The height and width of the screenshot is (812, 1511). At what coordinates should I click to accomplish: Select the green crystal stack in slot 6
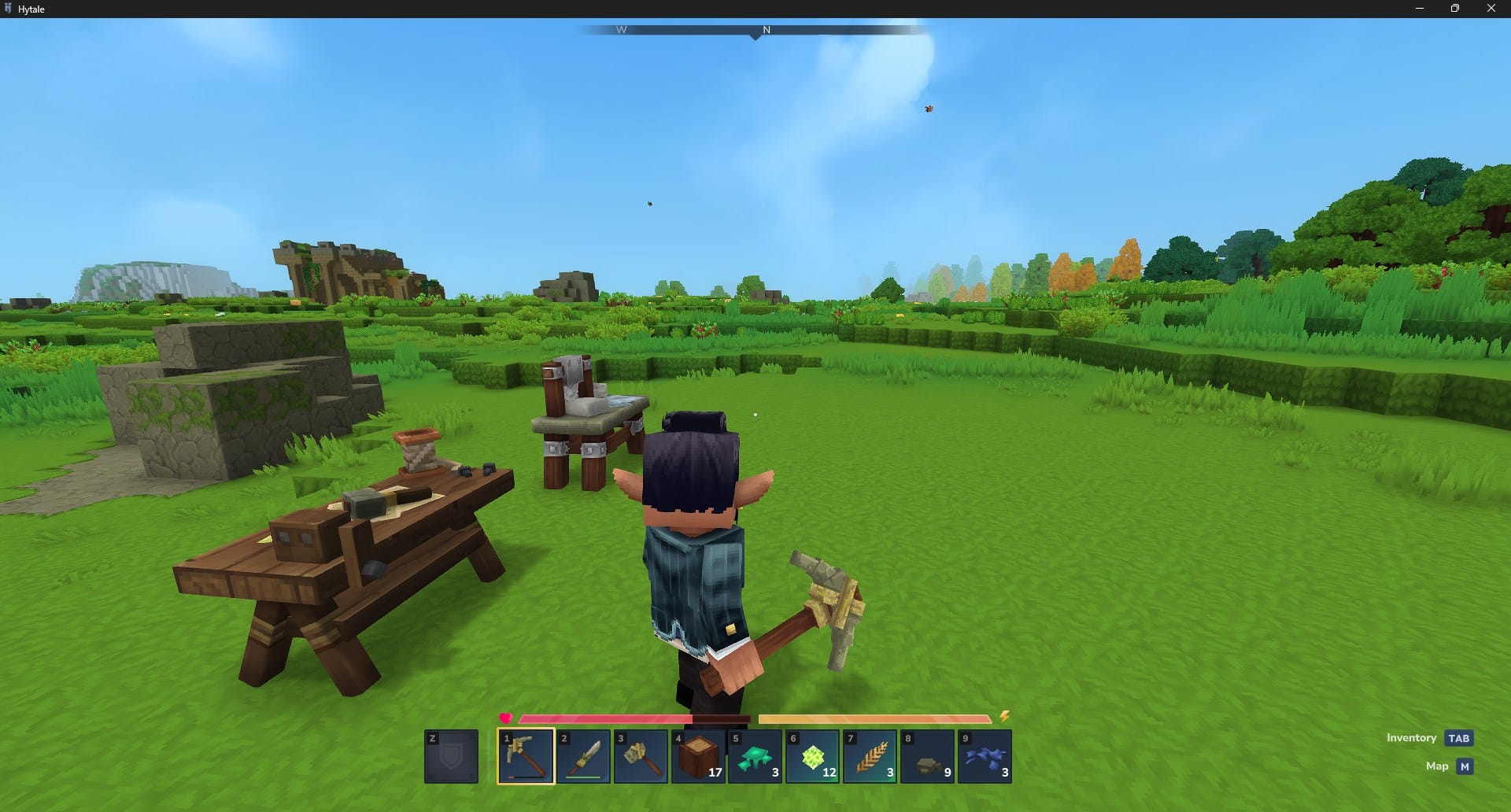tap(813, 755)
